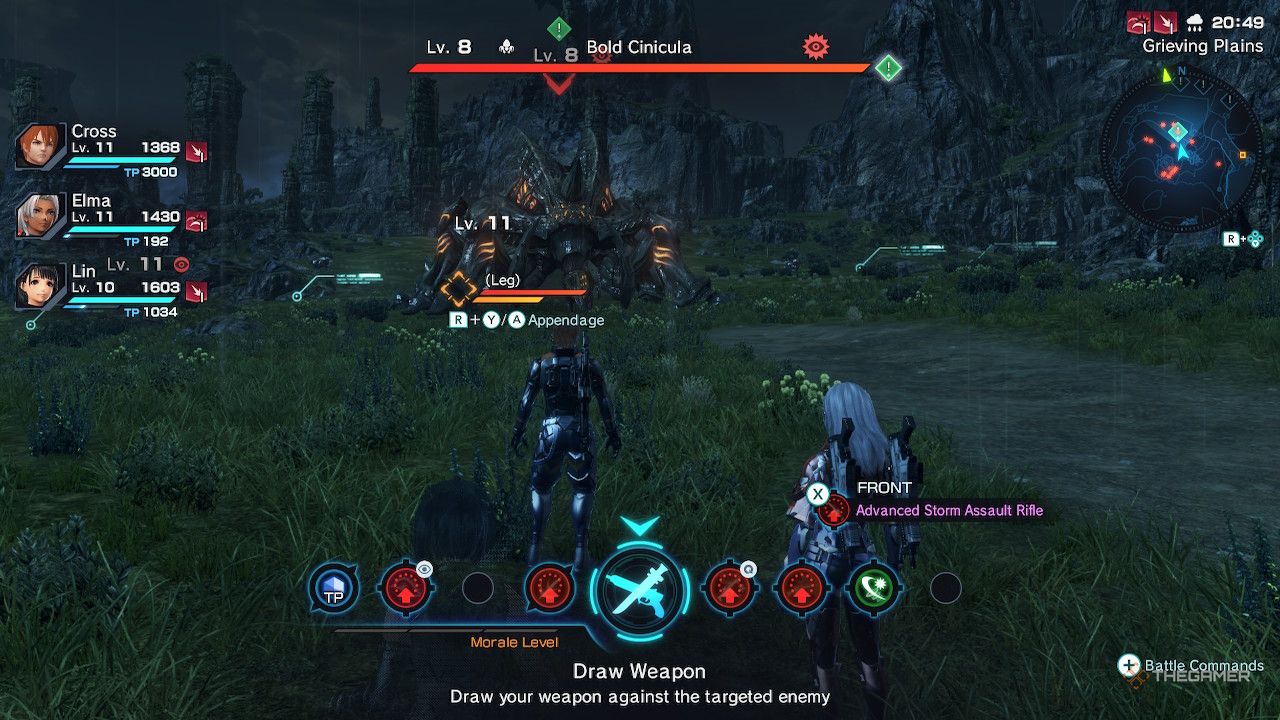Screen dimensions: 1280x720
Task: Open the circular minimap
Action: point(1181,152)
